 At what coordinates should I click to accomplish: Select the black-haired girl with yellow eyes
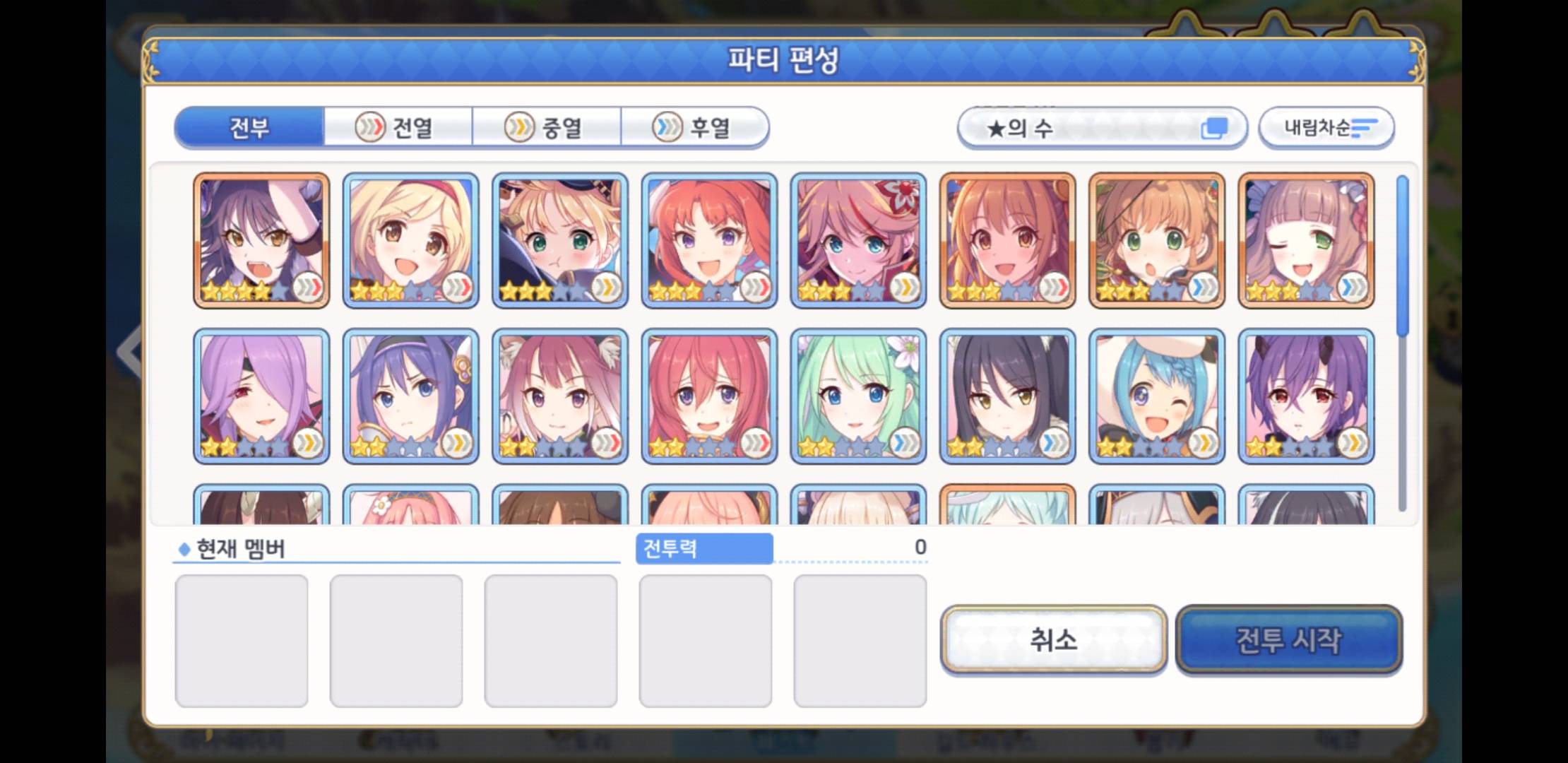click(x=1007, y=396)
